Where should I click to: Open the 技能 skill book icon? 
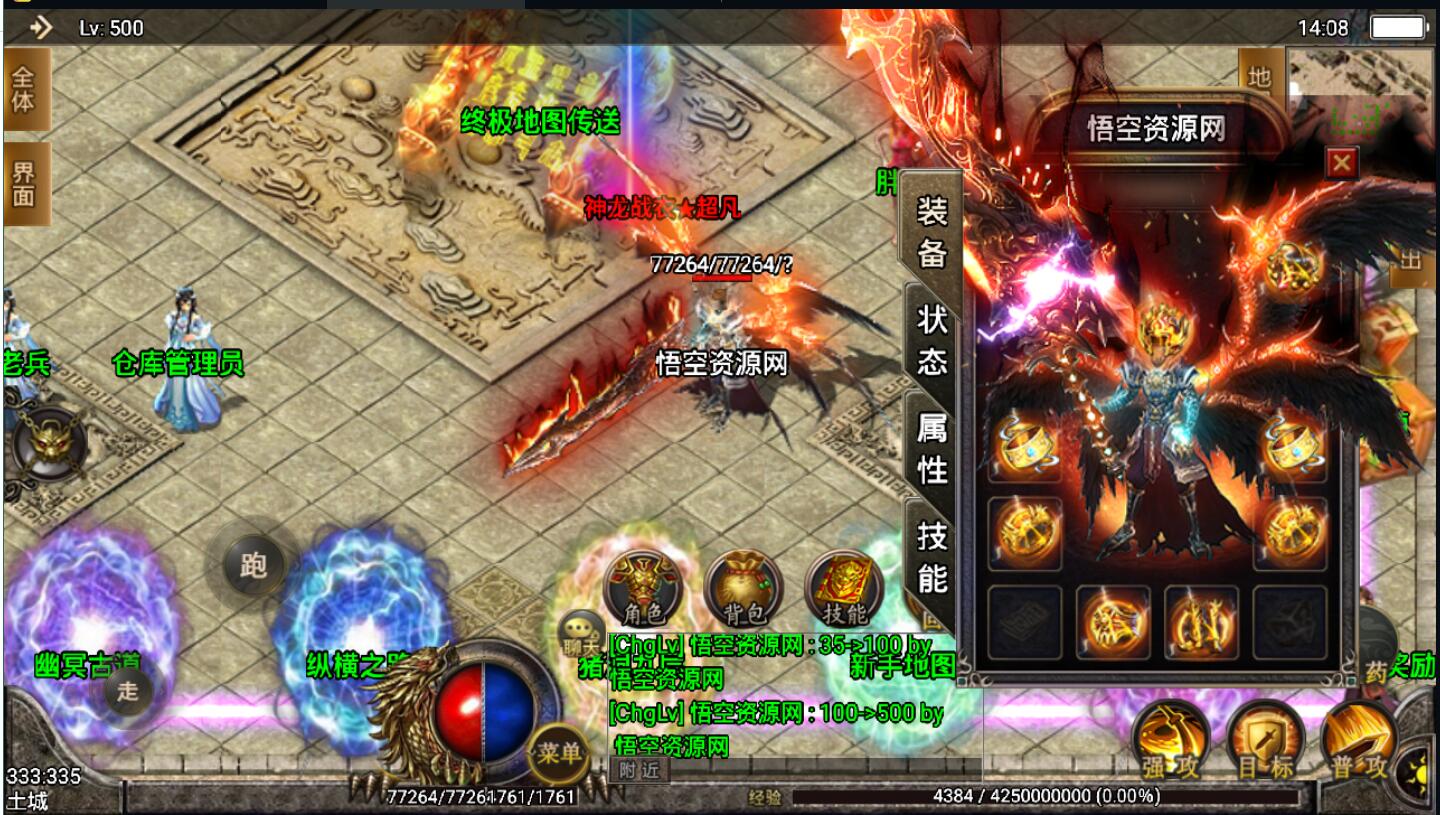point(844,588)
